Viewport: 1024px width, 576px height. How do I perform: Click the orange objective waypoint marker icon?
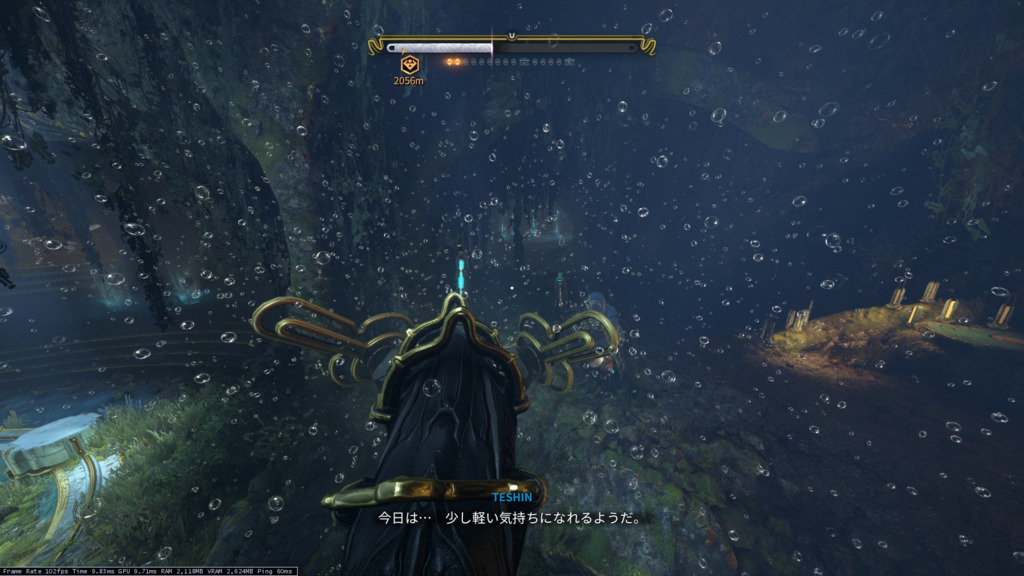408,64
